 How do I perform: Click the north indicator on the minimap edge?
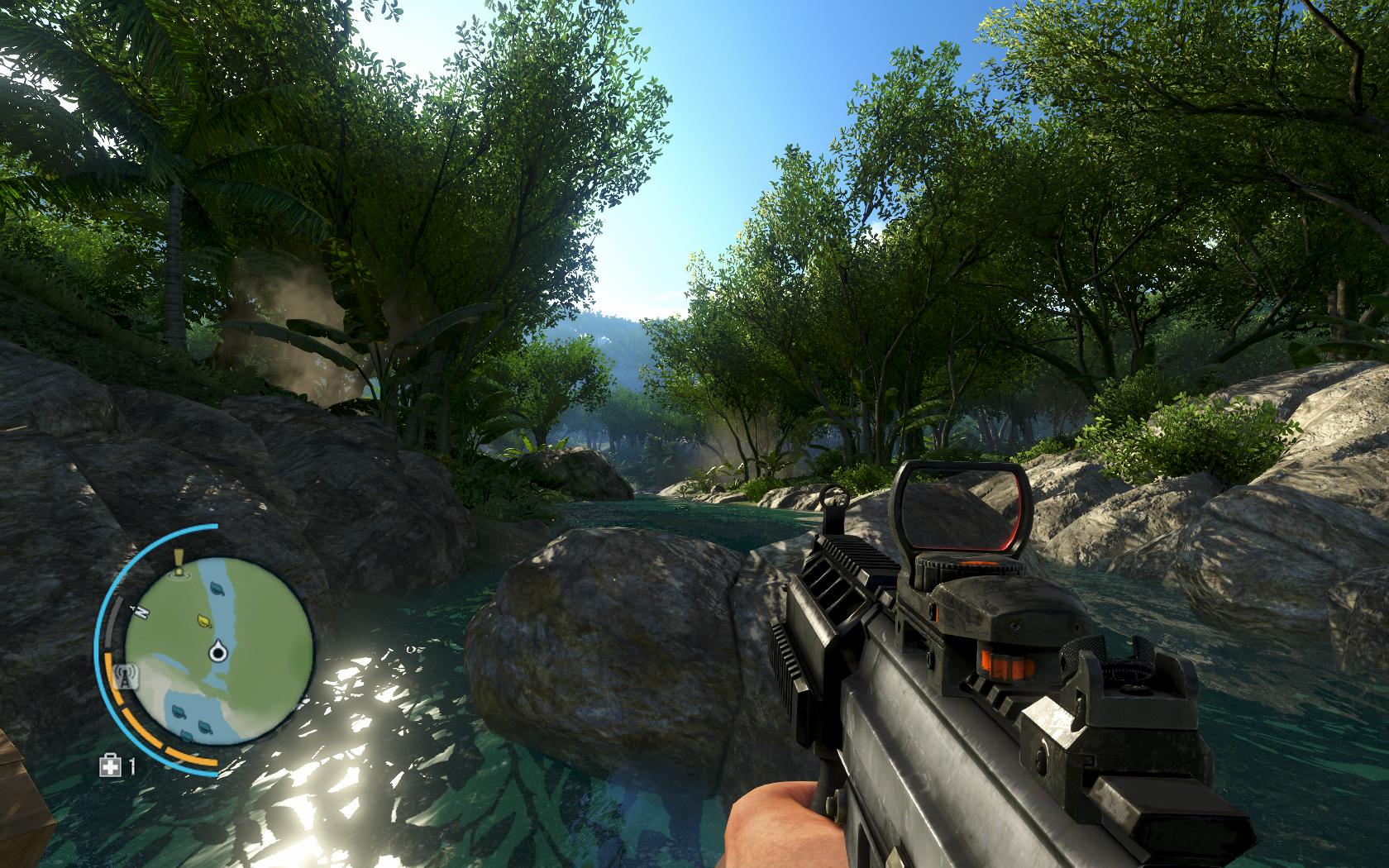click(x=141, y=610)
